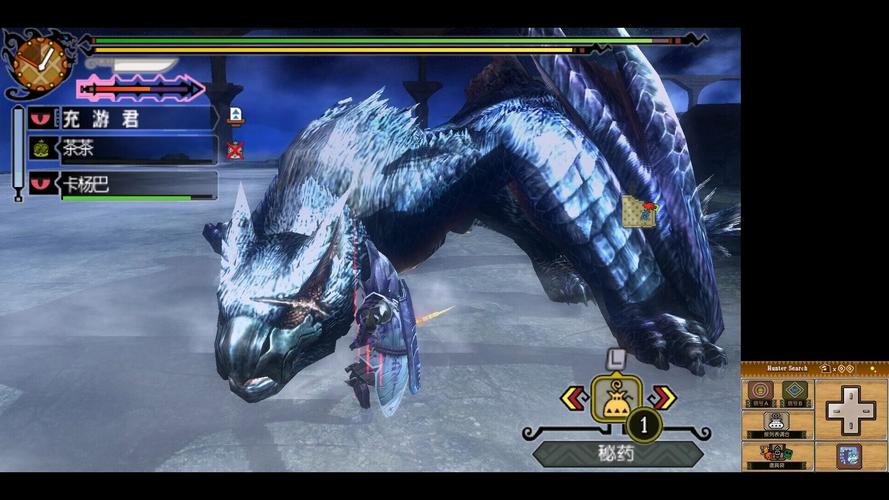This screenshot has height=500, width=889.
Task: Cycle items with the right chevron arrow
Action: 662,399
